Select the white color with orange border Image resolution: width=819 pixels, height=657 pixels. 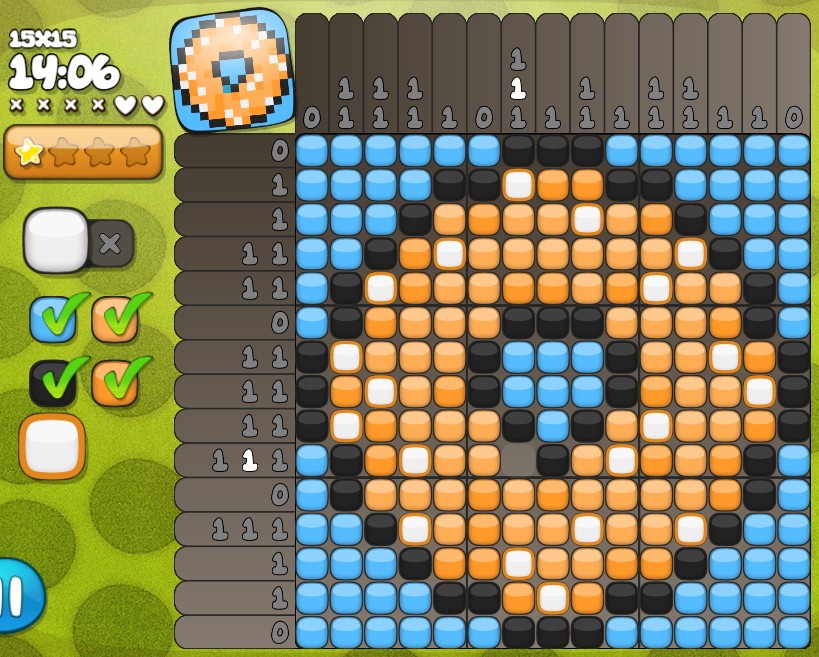click(52, 446)
